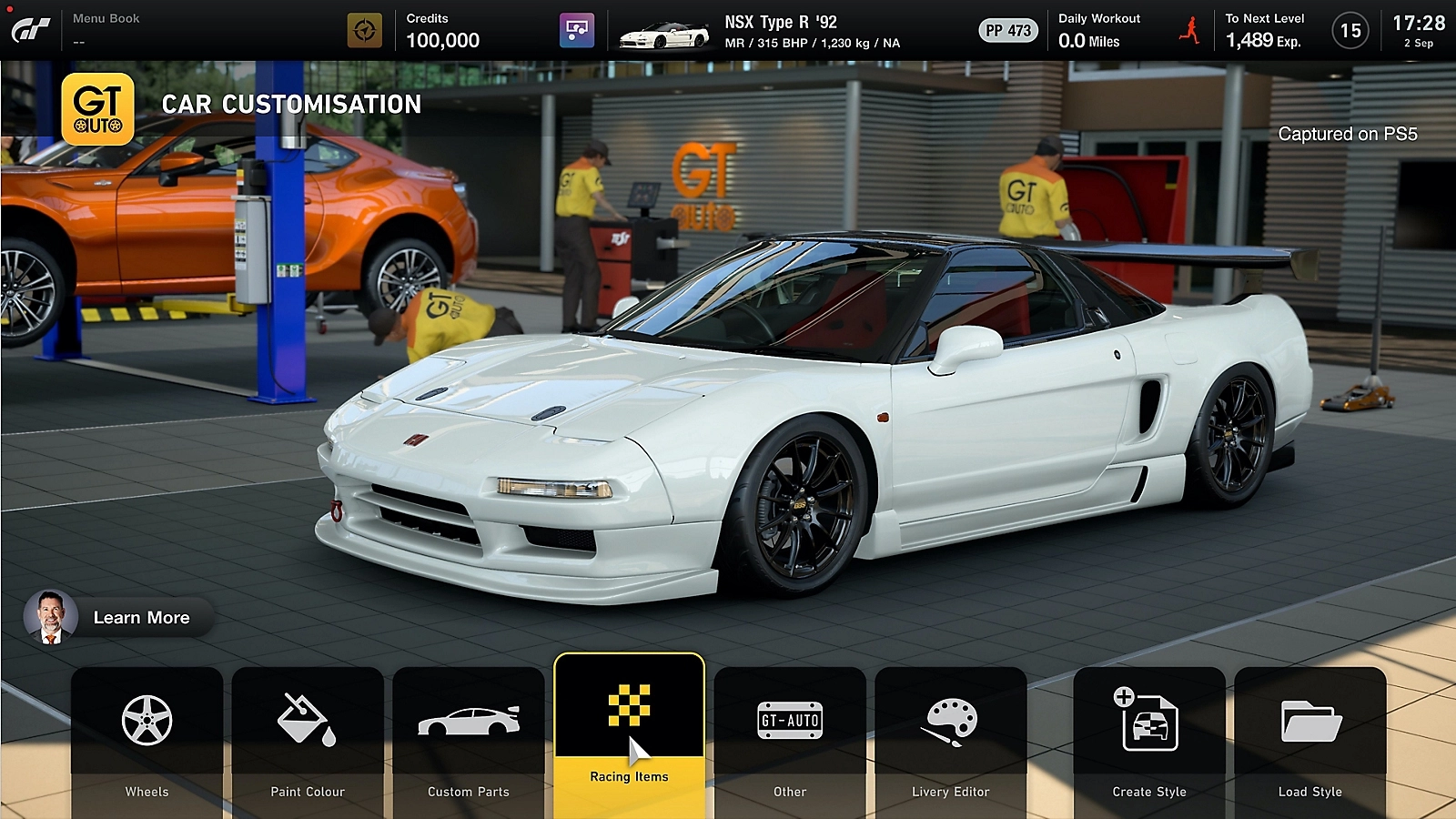
Task: Click the PP 473 performance badge
Action: [1008, 28]
